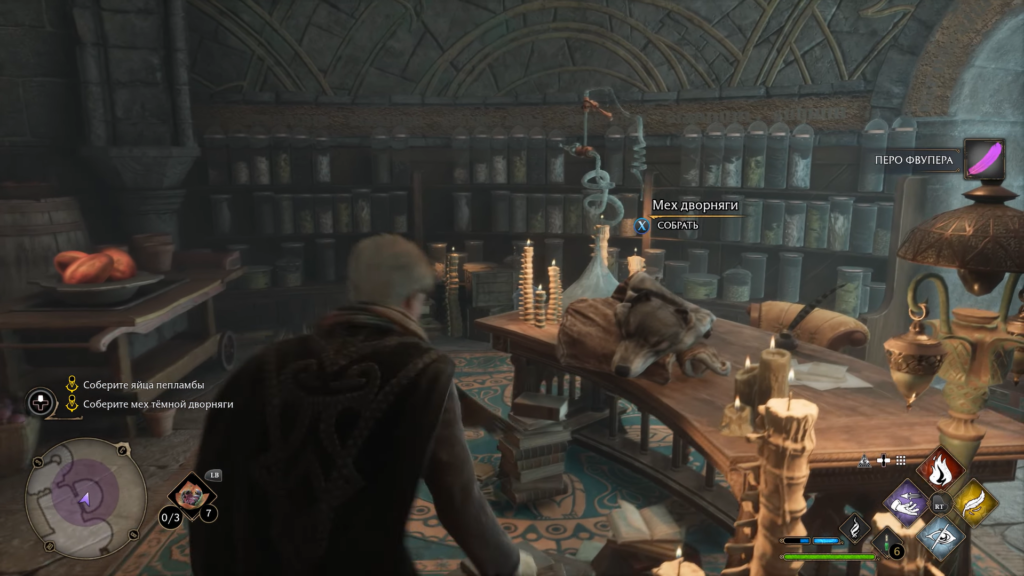Use the Disillusionment crossed-eye spell
This screenshot has height=576, width=1024.
[940, 537]
